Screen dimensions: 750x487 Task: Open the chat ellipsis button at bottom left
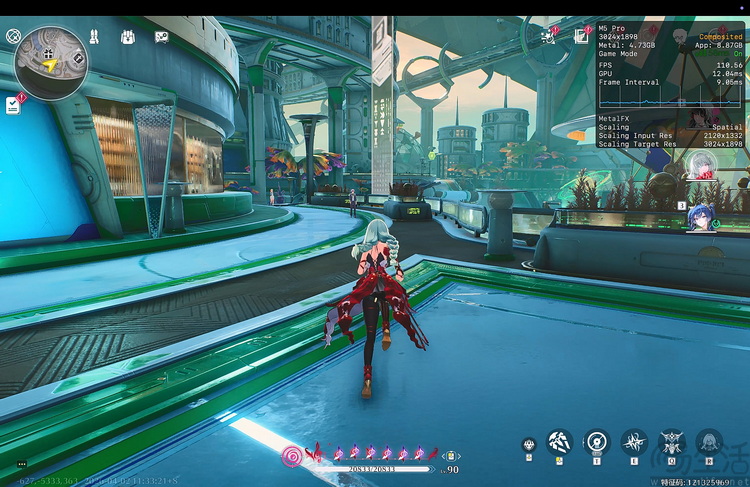pyautogui.click(x=21, y=464)
